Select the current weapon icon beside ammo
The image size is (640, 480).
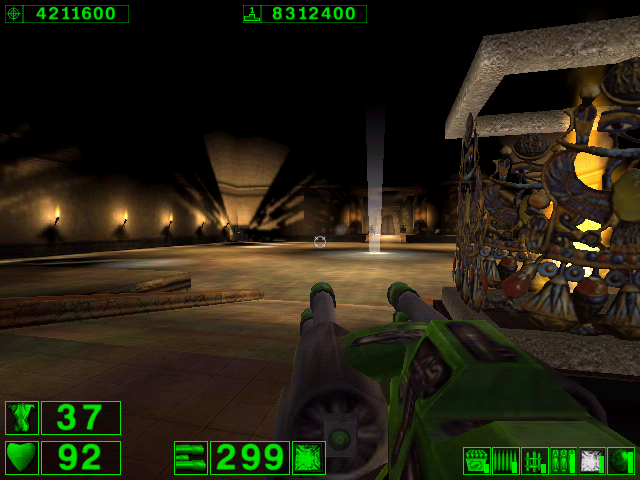coord(190,458)
